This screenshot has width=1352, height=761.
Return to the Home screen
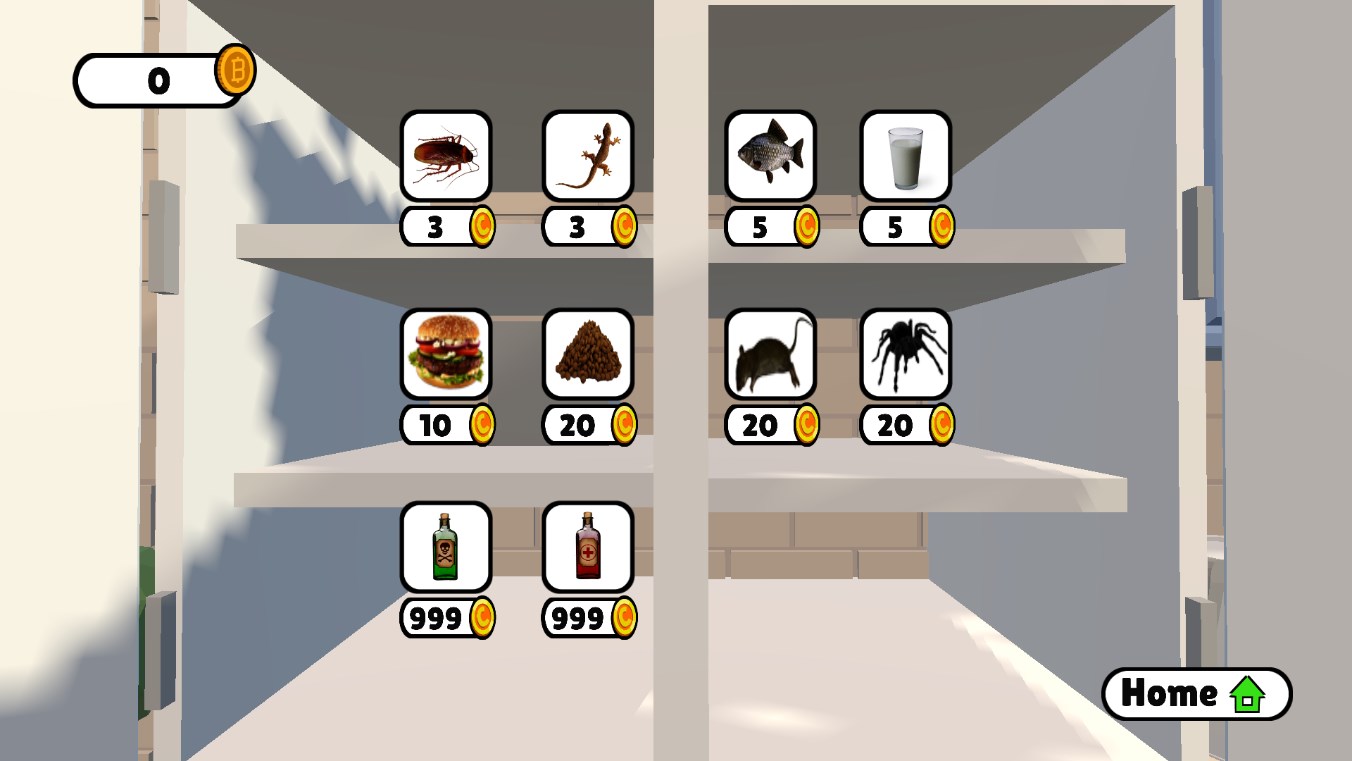point(1196,693)
